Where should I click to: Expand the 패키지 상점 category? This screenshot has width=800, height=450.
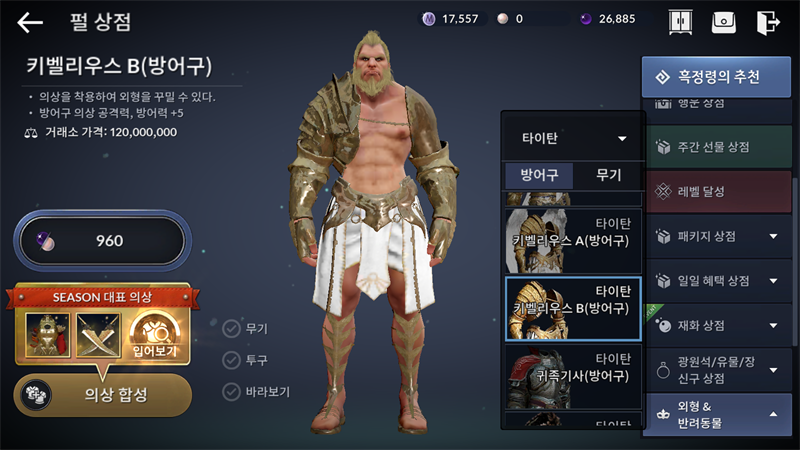point(715,236)
